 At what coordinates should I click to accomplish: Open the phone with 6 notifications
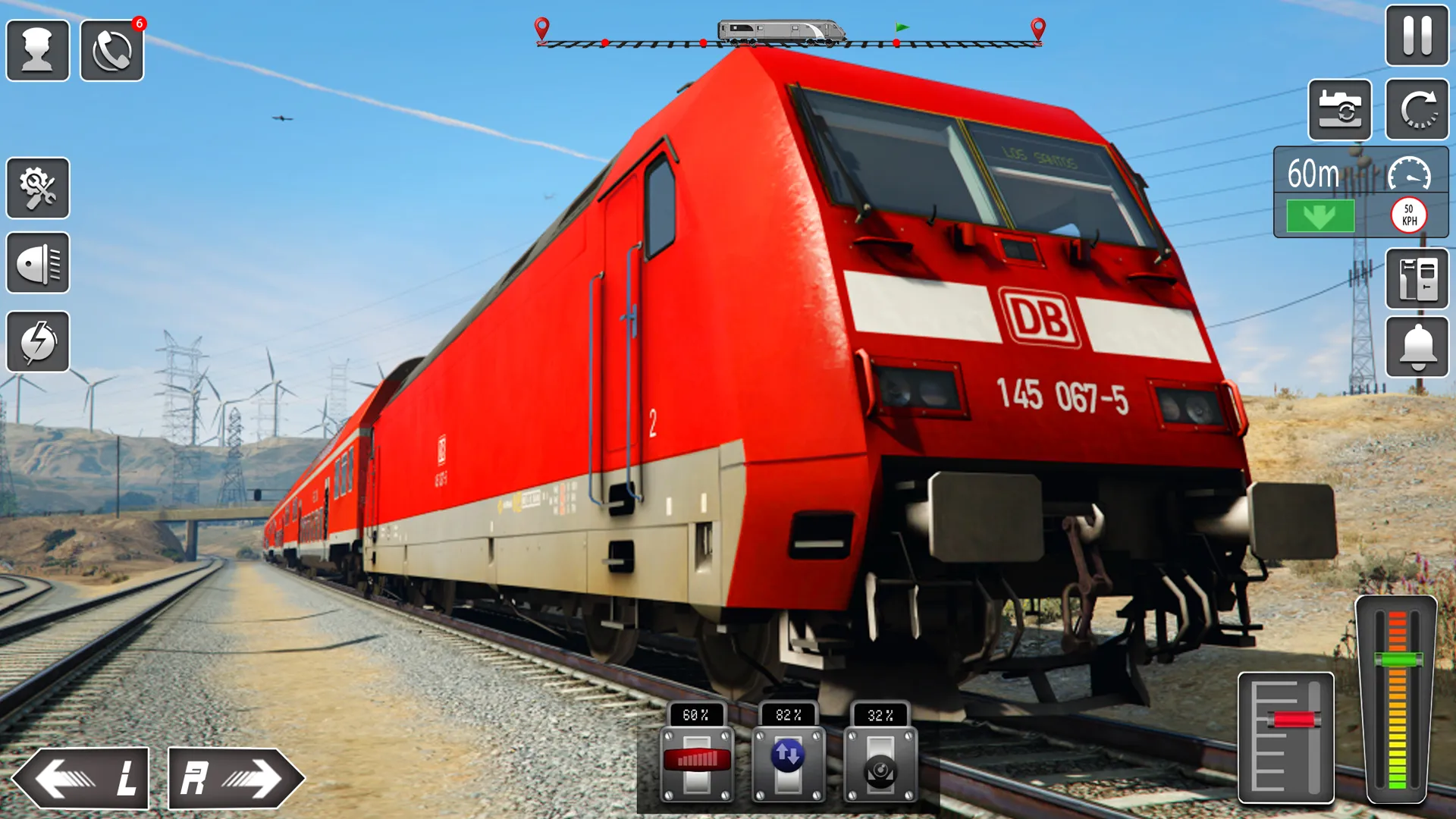click(x=111, y=49)
